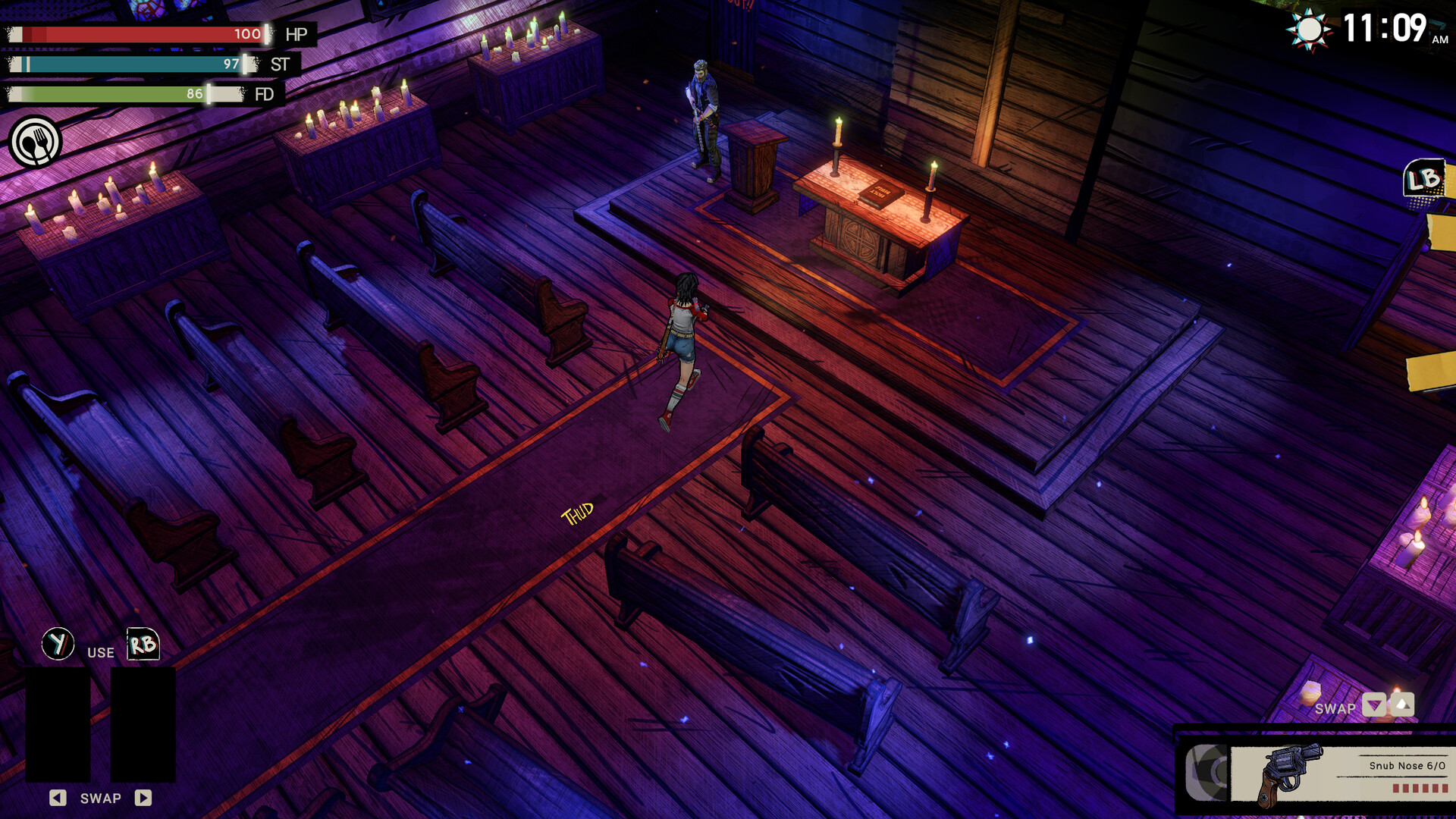Click the holster icon left of the weapon panel
This screenshot has height=819, width=1456.
(x=1205, y=773)
